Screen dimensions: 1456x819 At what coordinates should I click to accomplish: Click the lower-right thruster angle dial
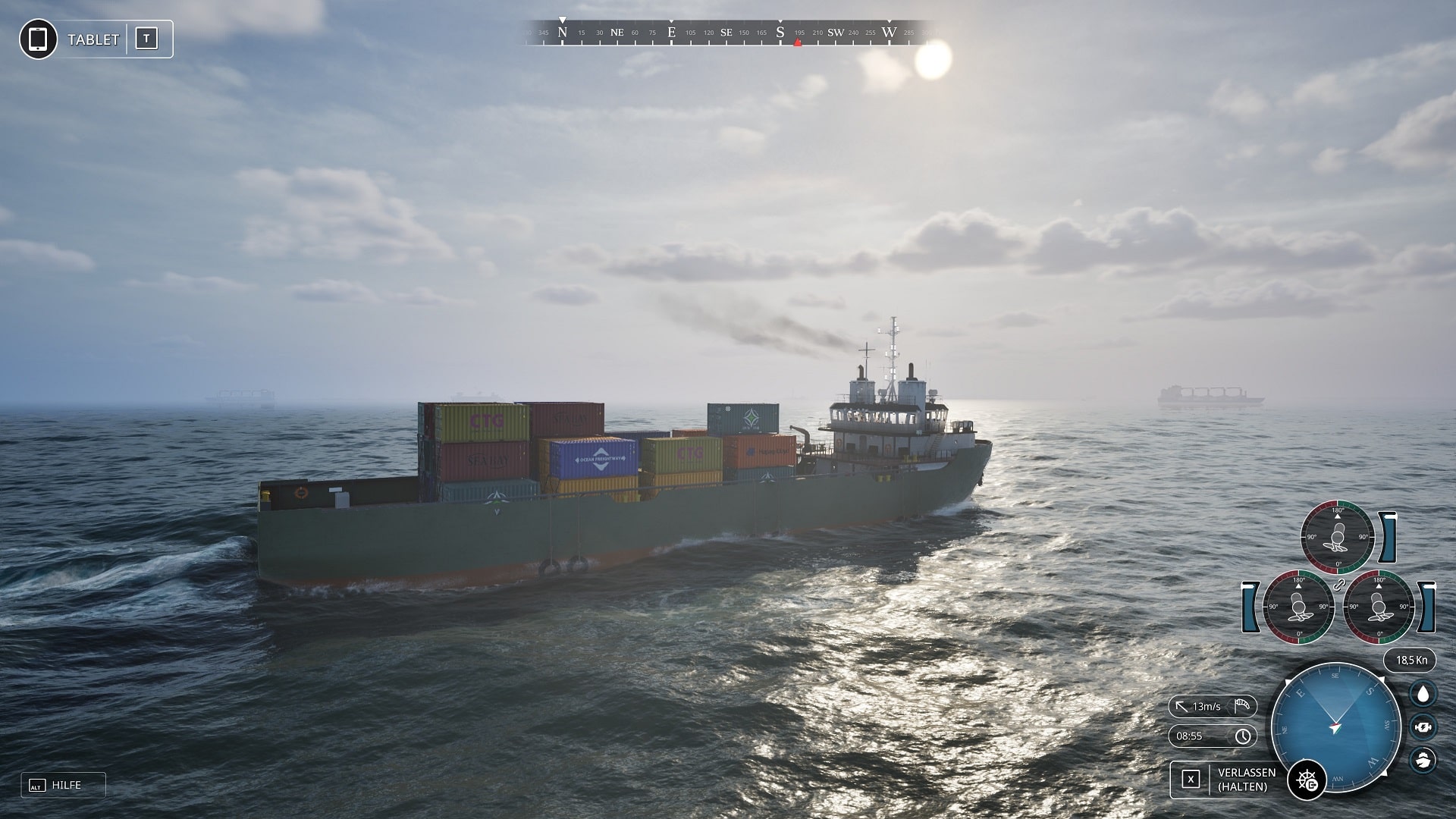point(1379,607)
